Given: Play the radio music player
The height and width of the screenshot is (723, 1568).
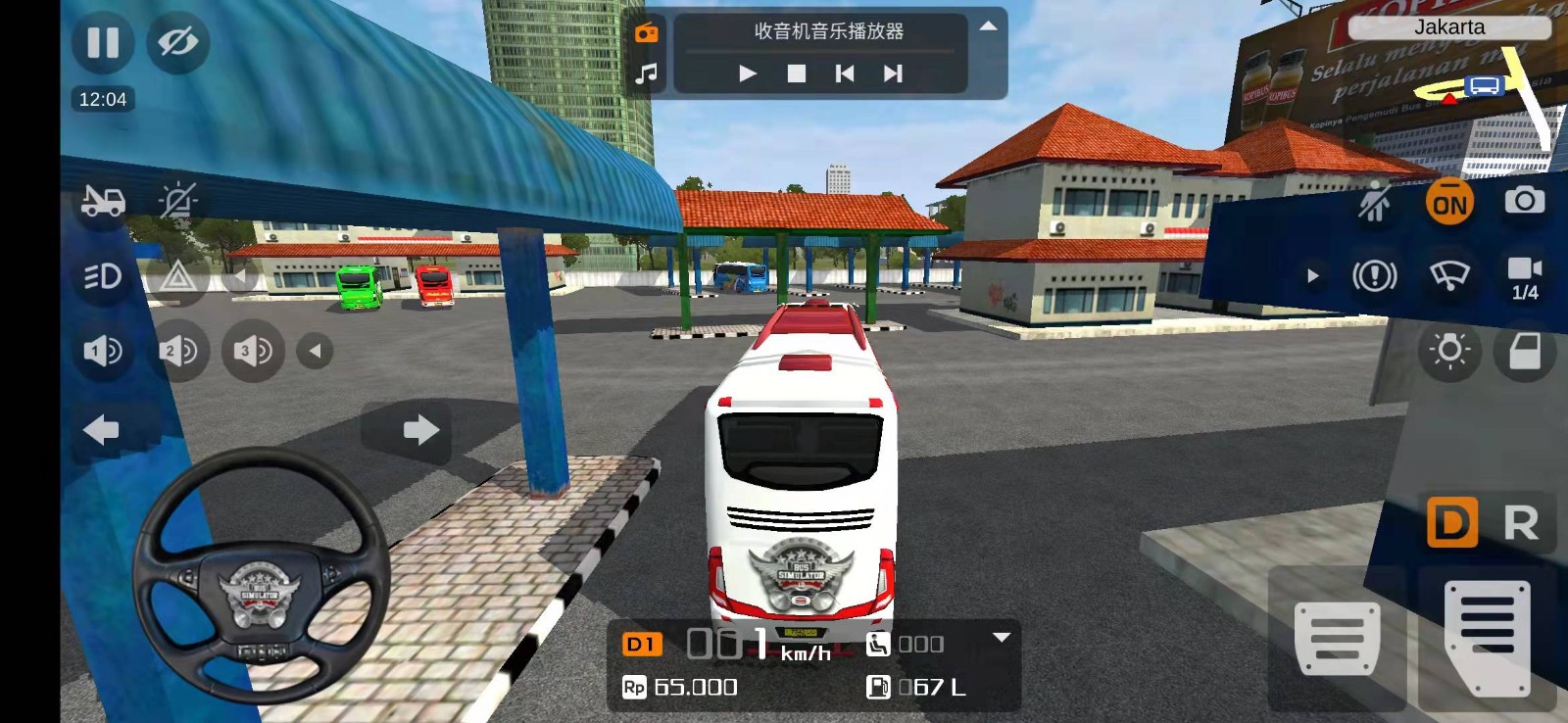Looking at the screenshot, I should click(x=747, y=73).
